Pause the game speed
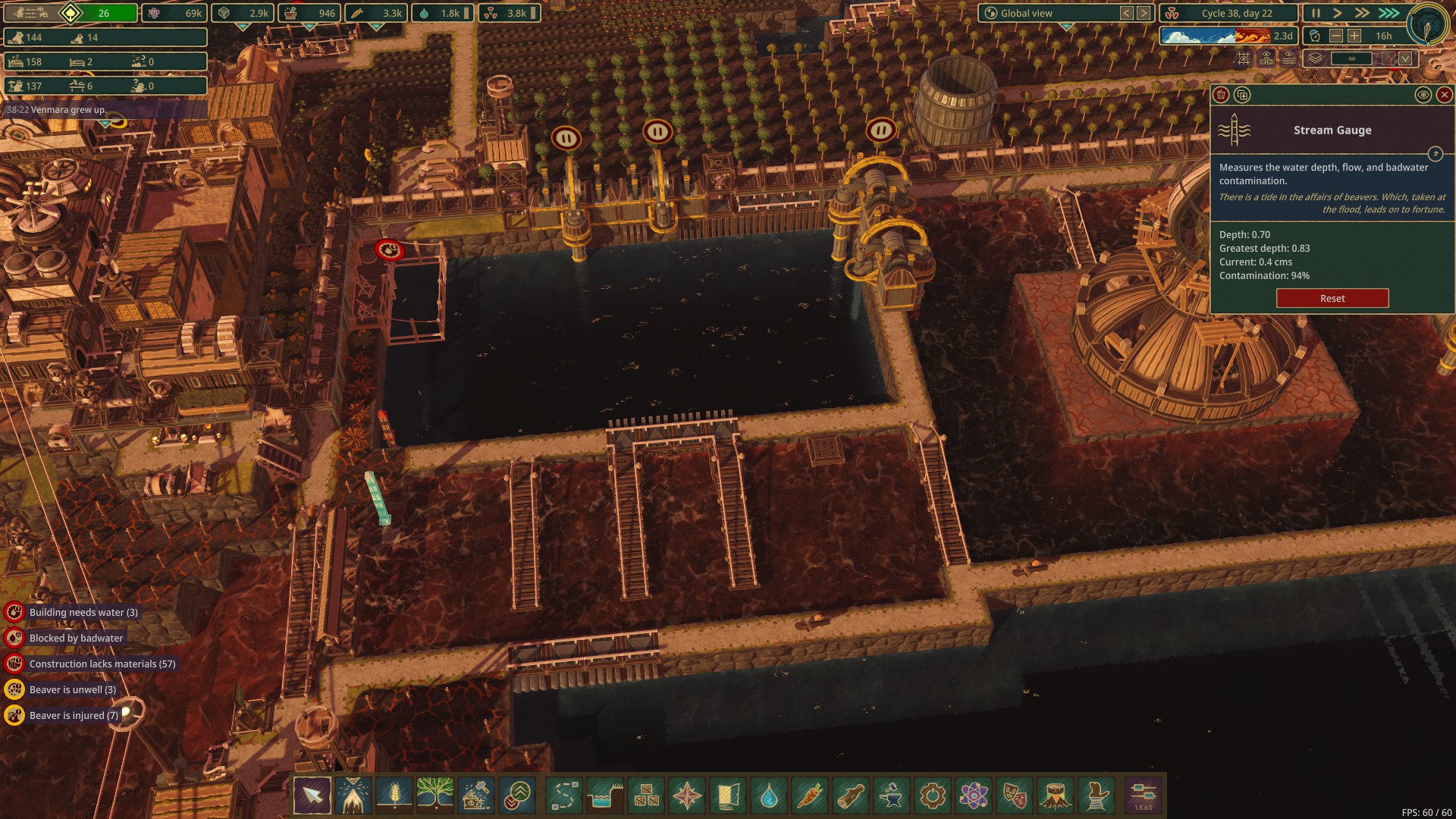The image size is (1456, 819). 1316,13
